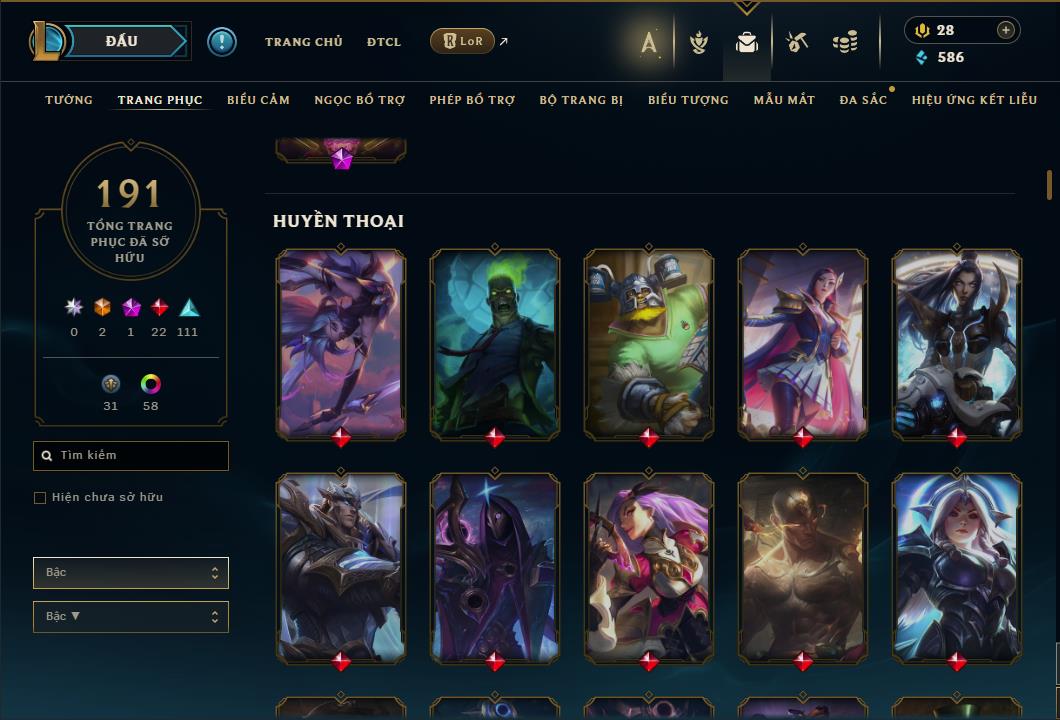Image resolution: width=1060 pixels, height=720 pixels.
Task: Open the TRANG CHỦ home page
Action: pos(303,42)
